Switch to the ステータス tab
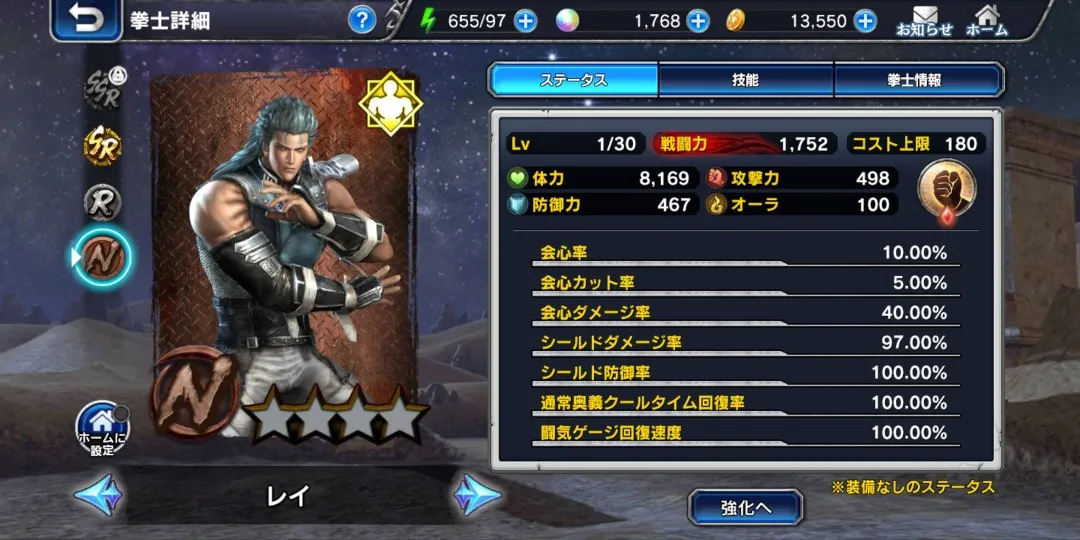 573,80
